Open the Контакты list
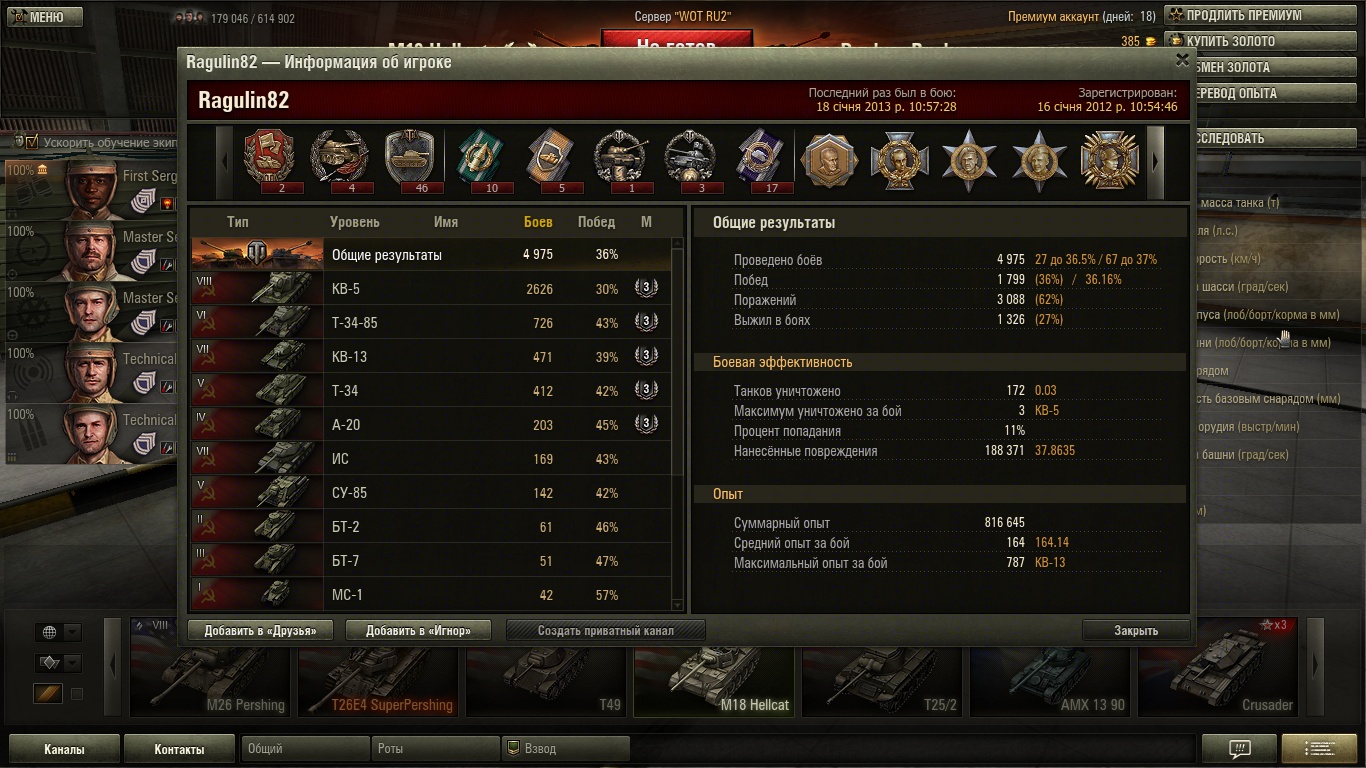 pos(179,749)
